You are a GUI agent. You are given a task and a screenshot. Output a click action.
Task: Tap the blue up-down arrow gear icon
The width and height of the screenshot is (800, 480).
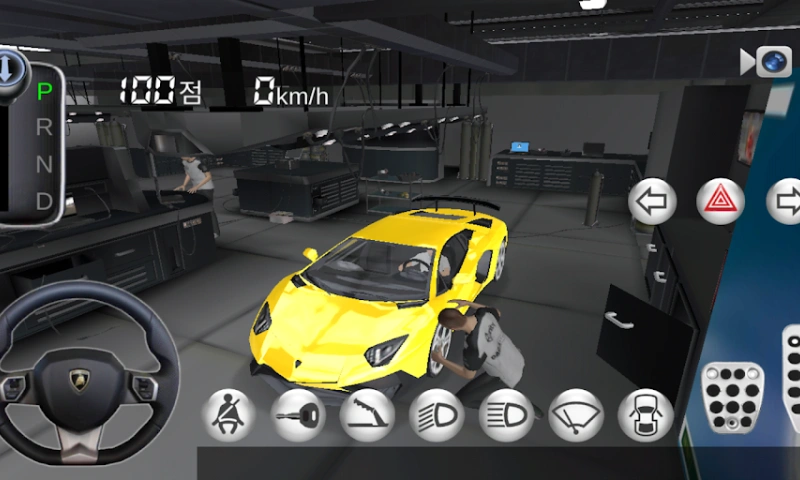[x=8, y=68]
